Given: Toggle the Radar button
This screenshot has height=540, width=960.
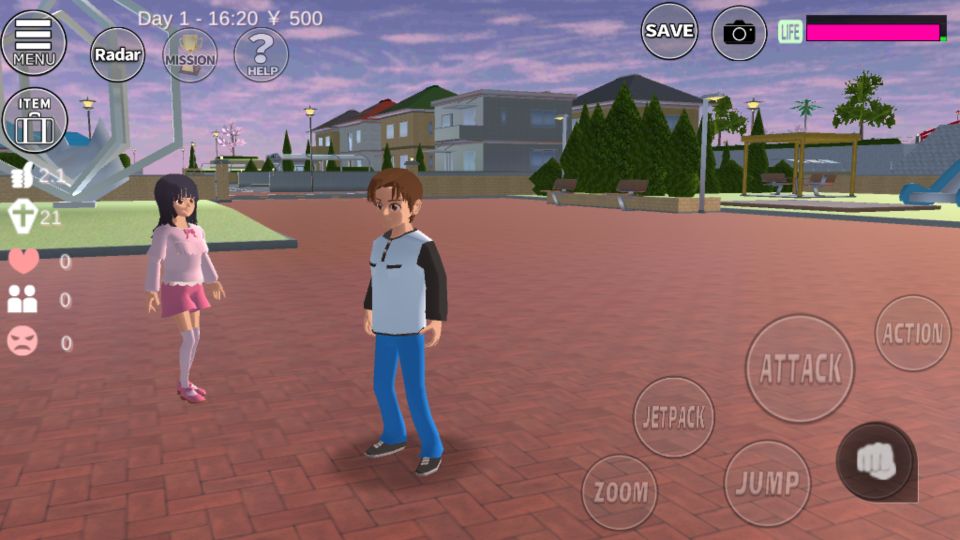Looking at the screenshot, I should [118, 55].
